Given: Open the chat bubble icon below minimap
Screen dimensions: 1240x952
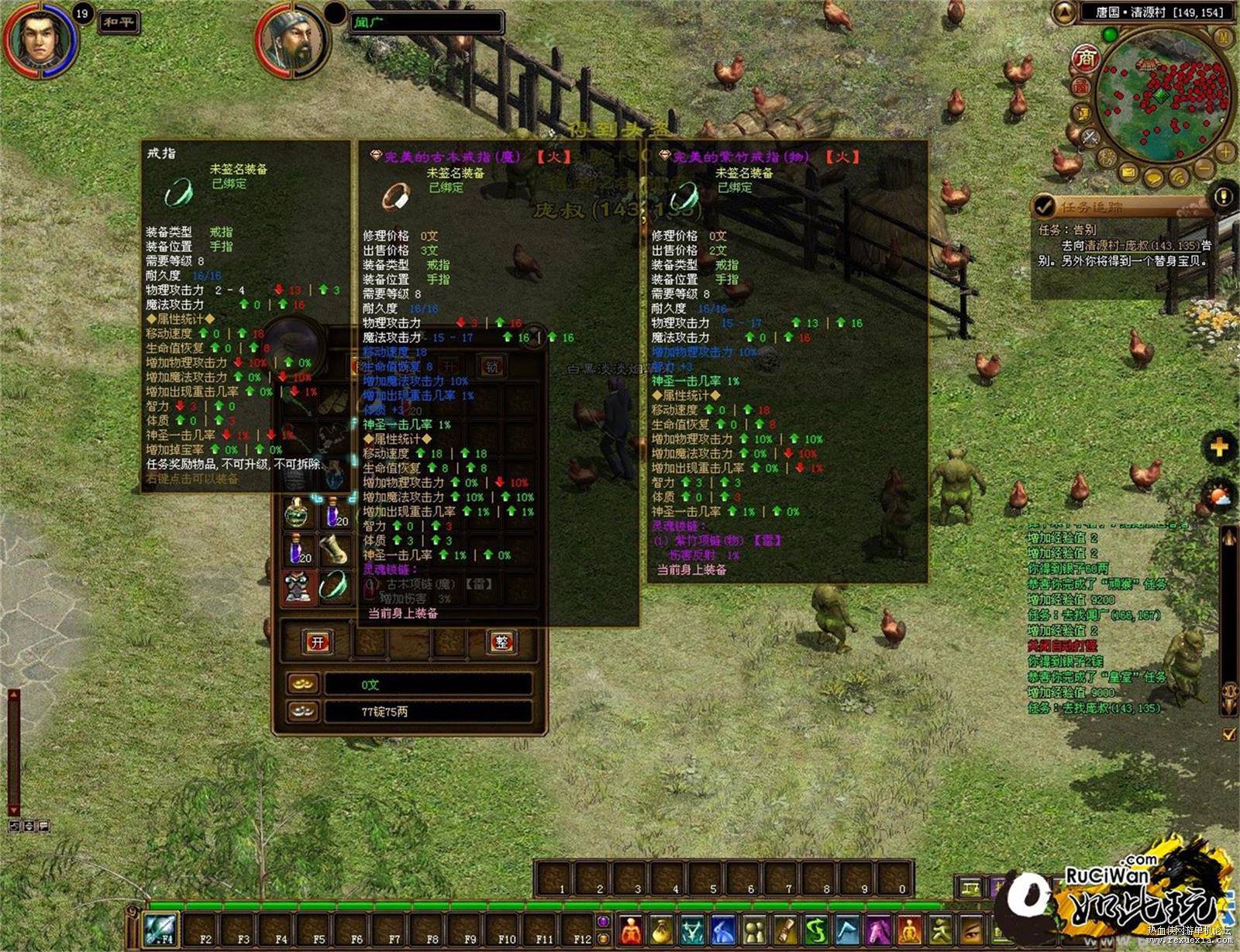Looking at the screenshot, I should (1155, 177).
